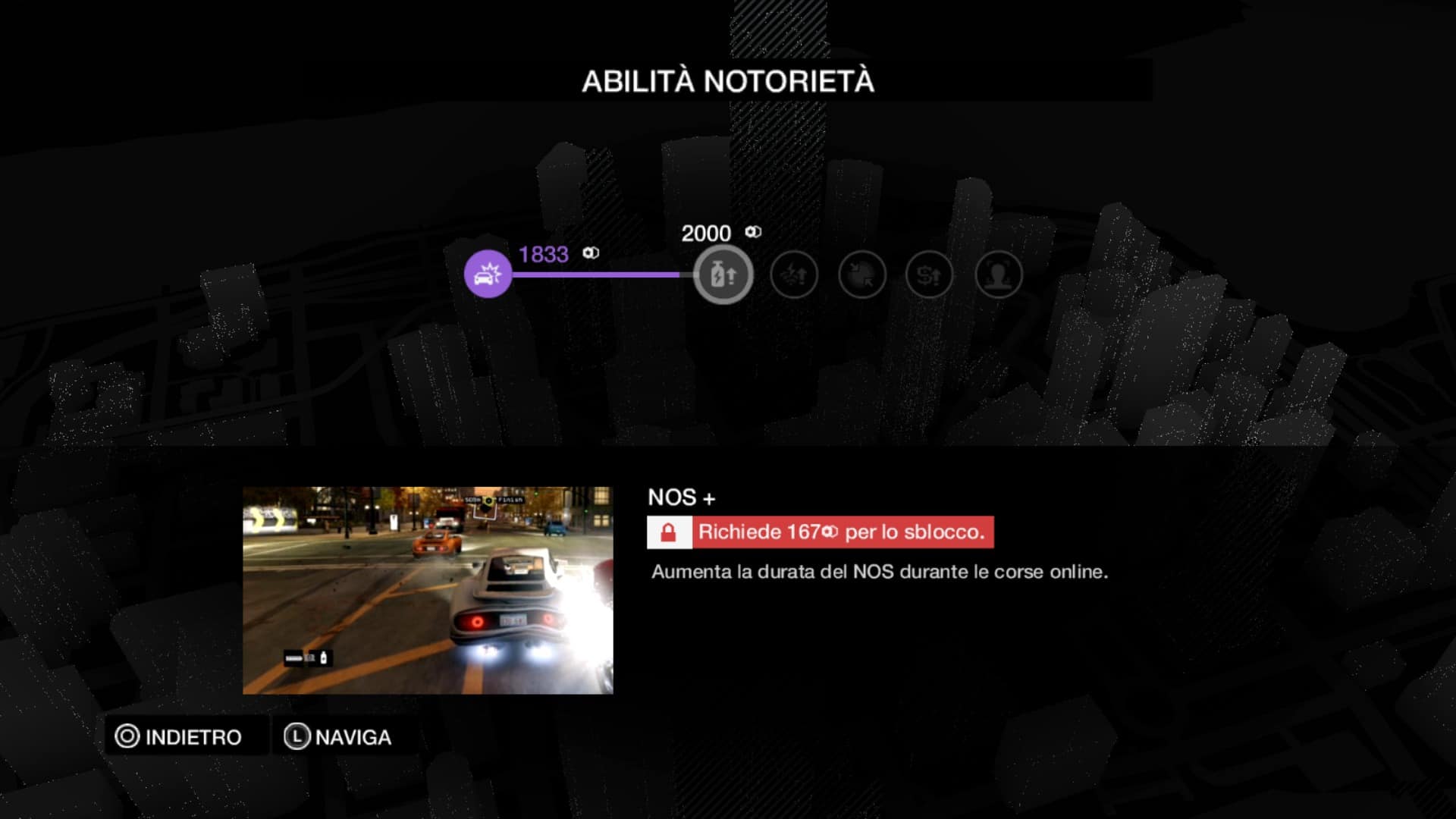
Task: Choose the locked lightning upgrade skill icon
Action: (x=794, y=275)
